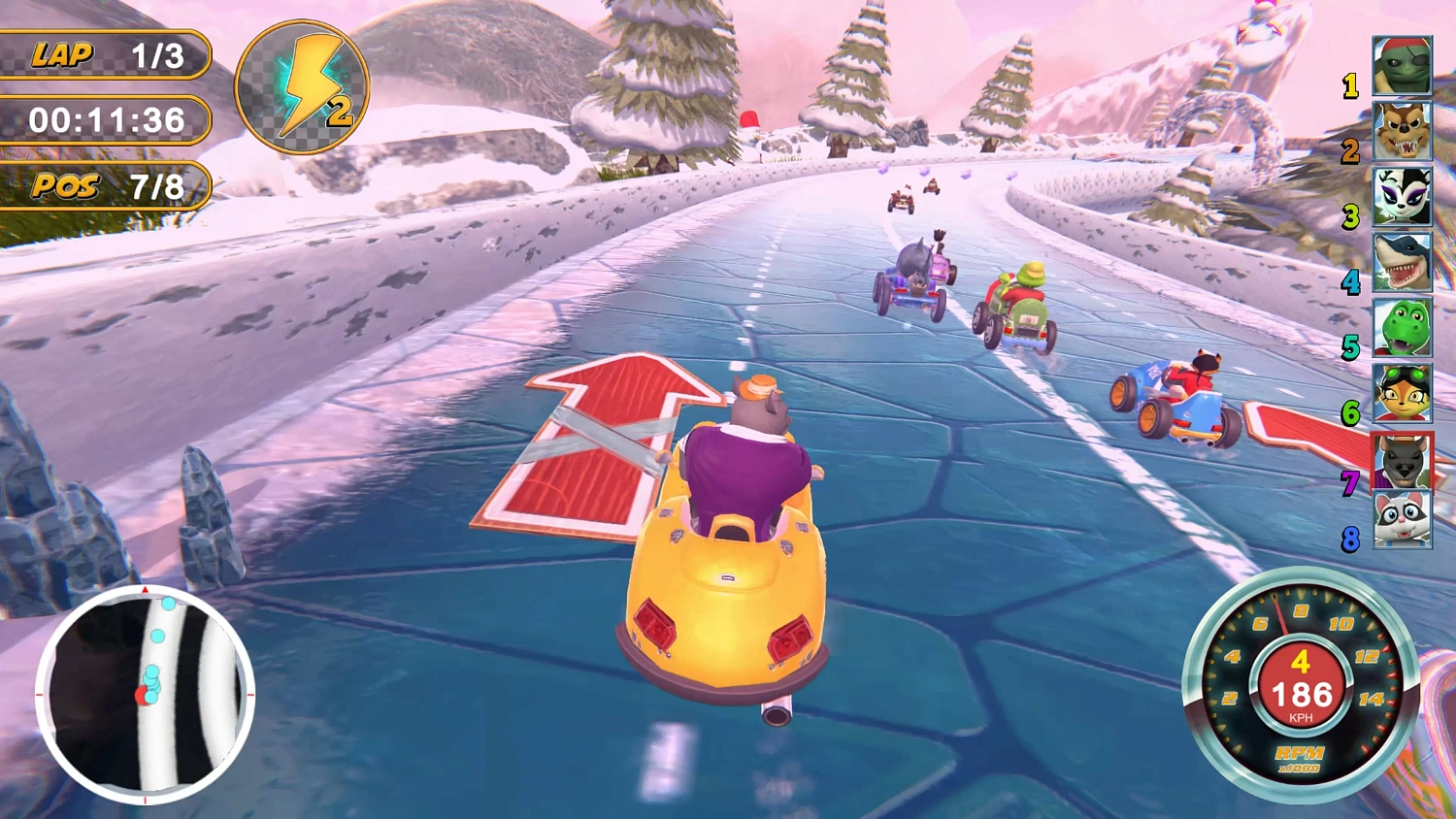This screenshot has height=819, width=1456.
Task: Select the shark racer portrait
Action: [x=1401, y=264]
